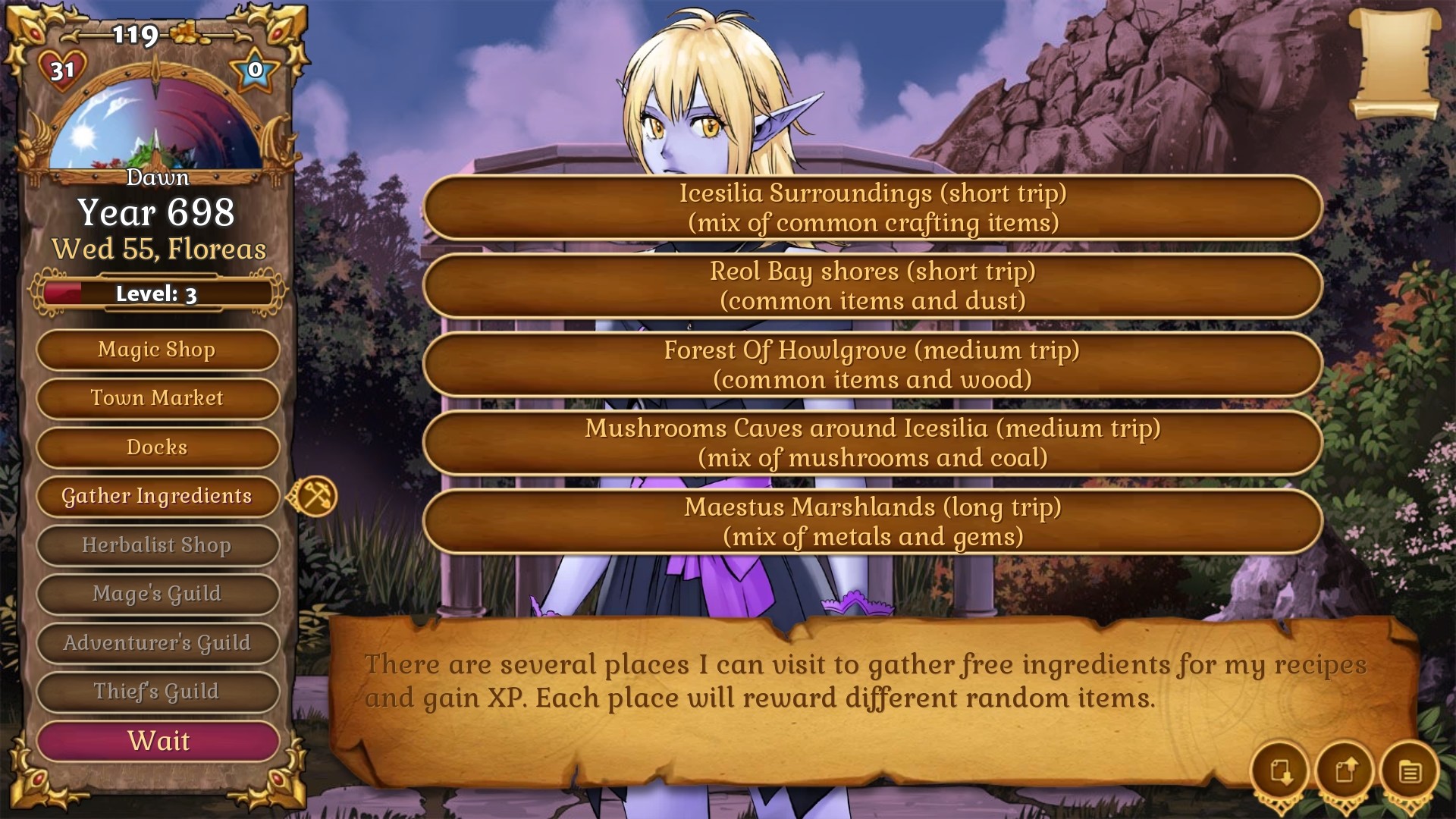Visit the Docks
The width and height of the screenshot is (1456, 819).
(157, 447)
